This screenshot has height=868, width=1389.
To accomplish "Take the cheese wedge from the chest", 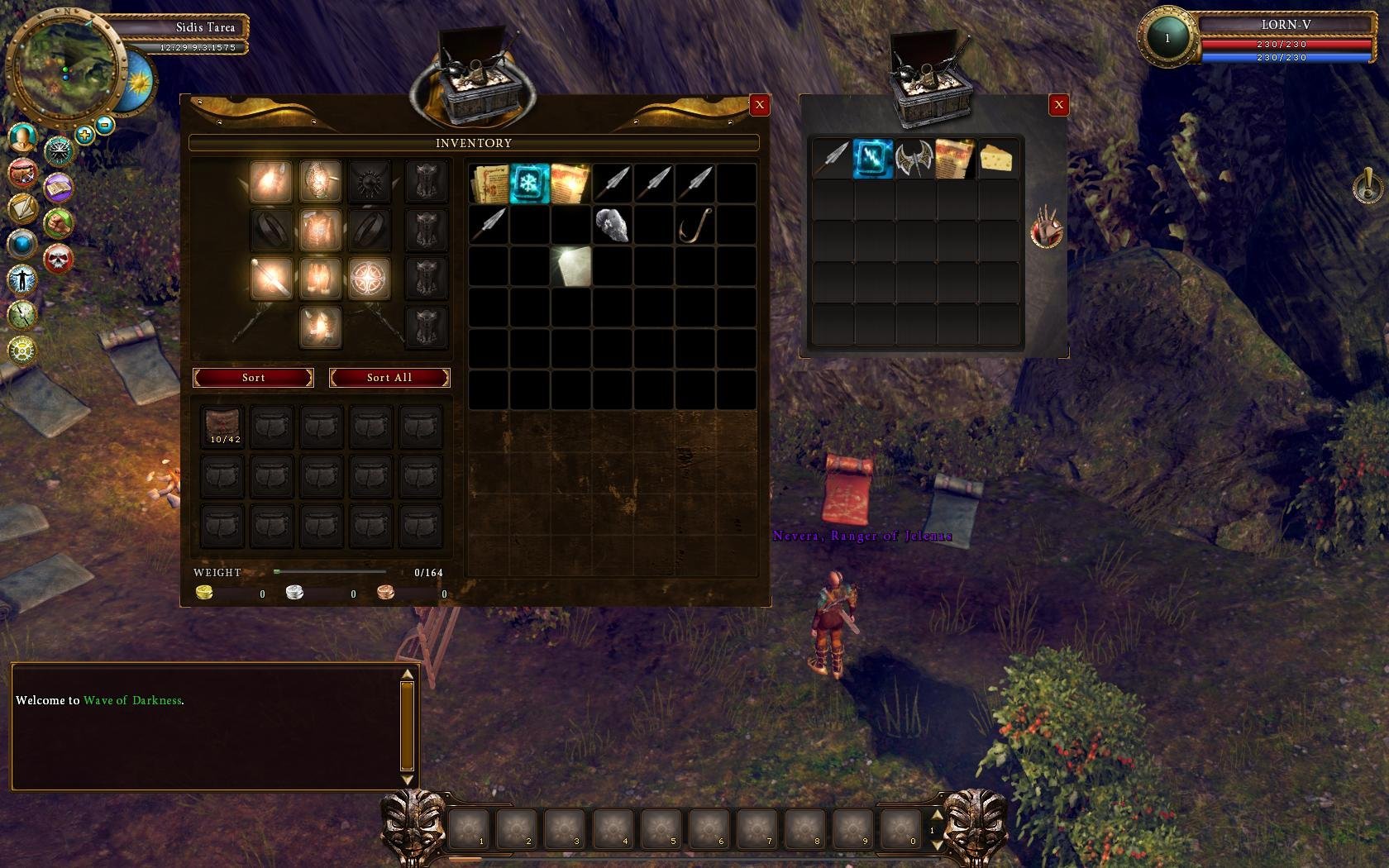I will pyautogui.click(x=996, y=159).
